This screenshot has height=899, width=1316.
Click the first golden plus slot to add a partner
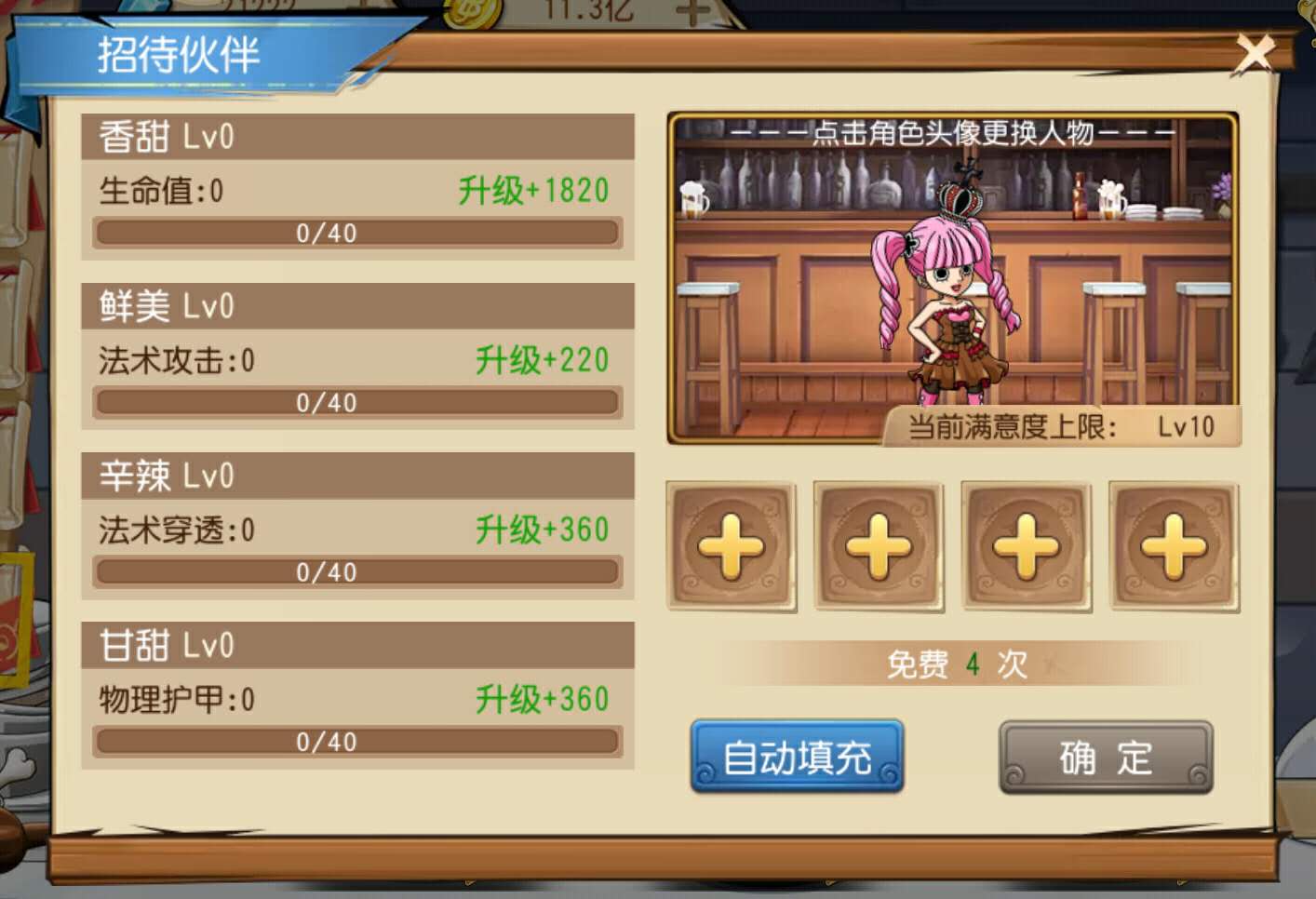pos(732,545)
